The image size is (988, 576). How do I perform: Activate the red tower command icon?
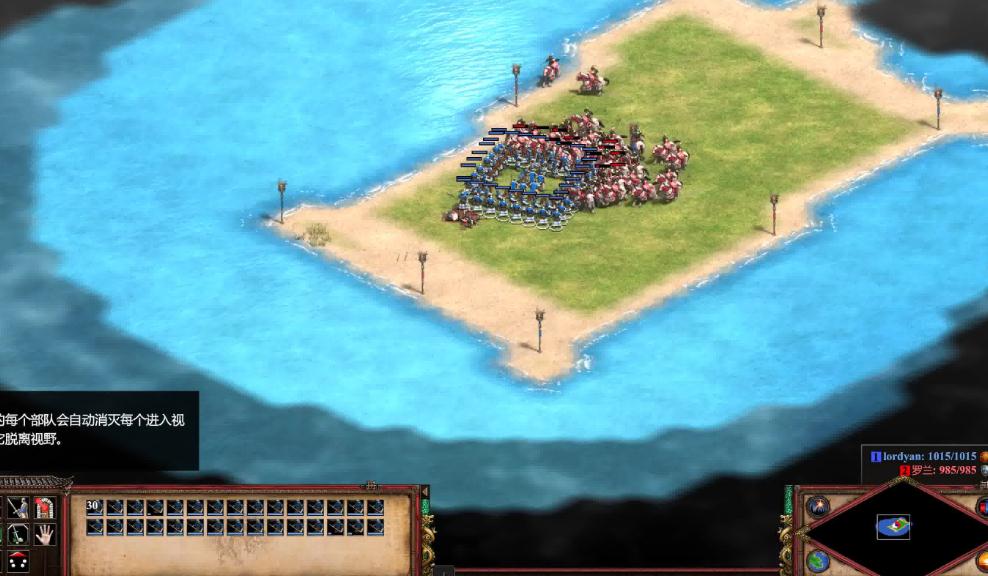pos(44,508)
